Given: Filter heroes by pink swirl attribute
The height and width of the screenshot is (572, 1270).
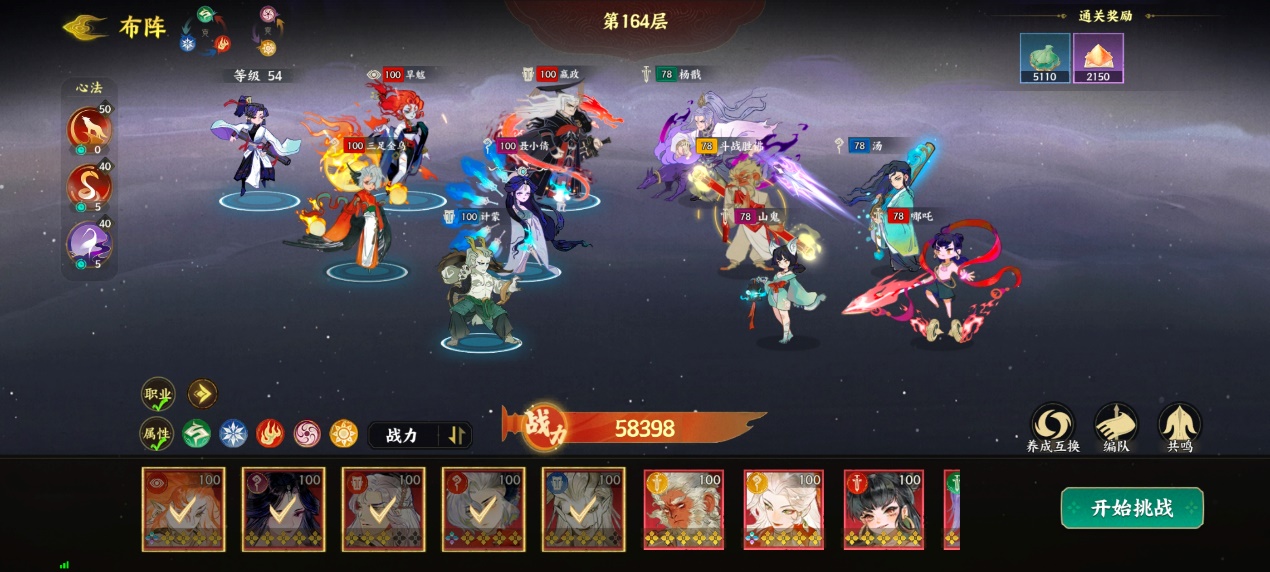Looking at the screenshot, I should pos(307,434).
